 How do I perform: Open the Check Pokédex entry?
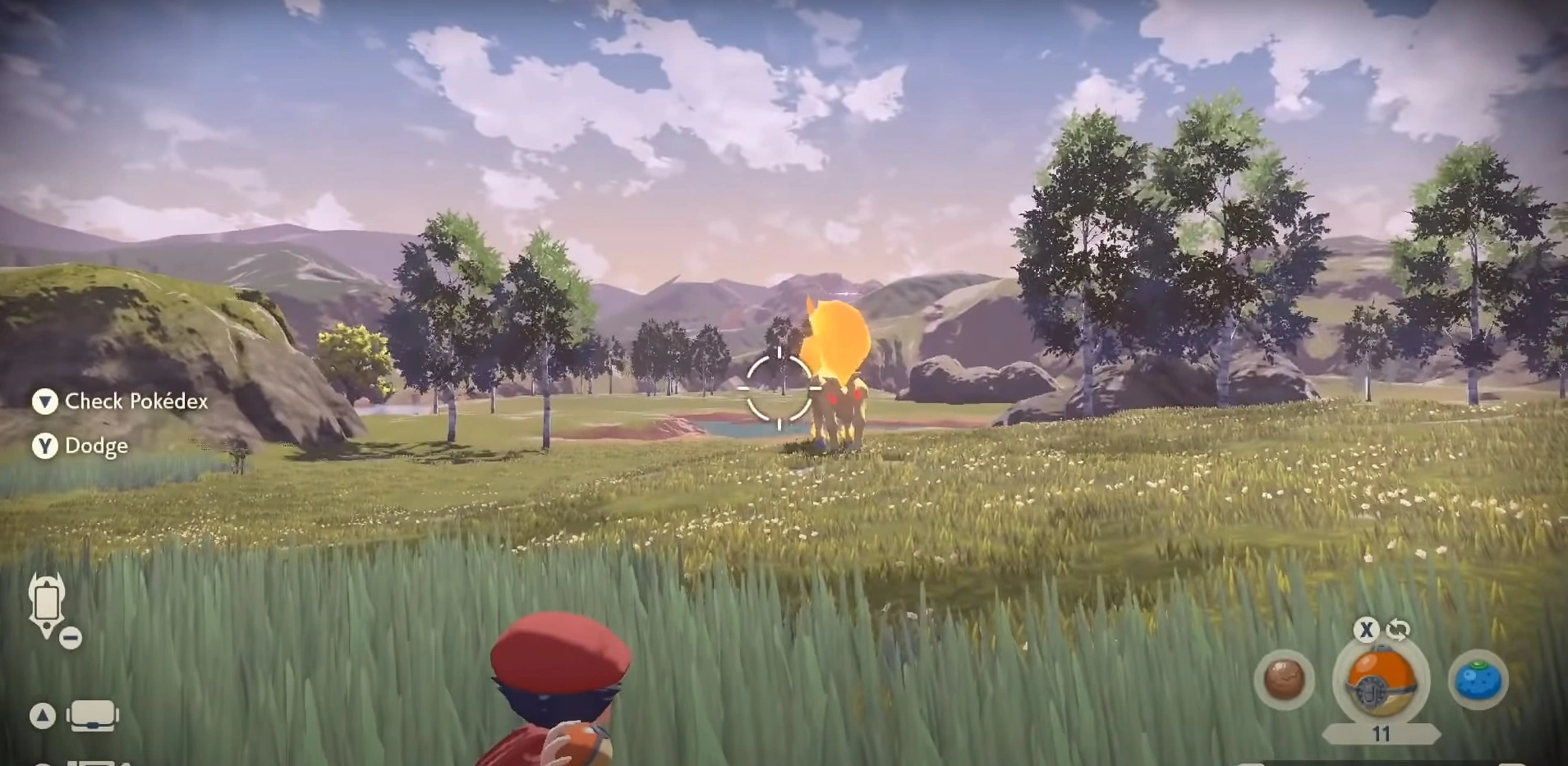click(134, 402)
